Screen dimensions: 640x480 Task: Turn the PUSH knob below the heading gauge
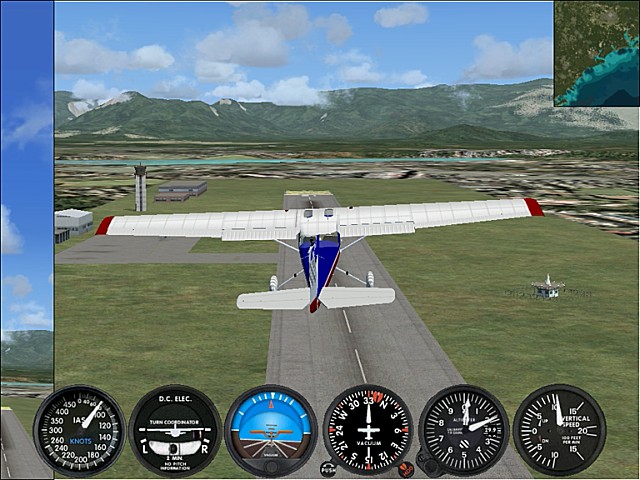click(328, 468)
